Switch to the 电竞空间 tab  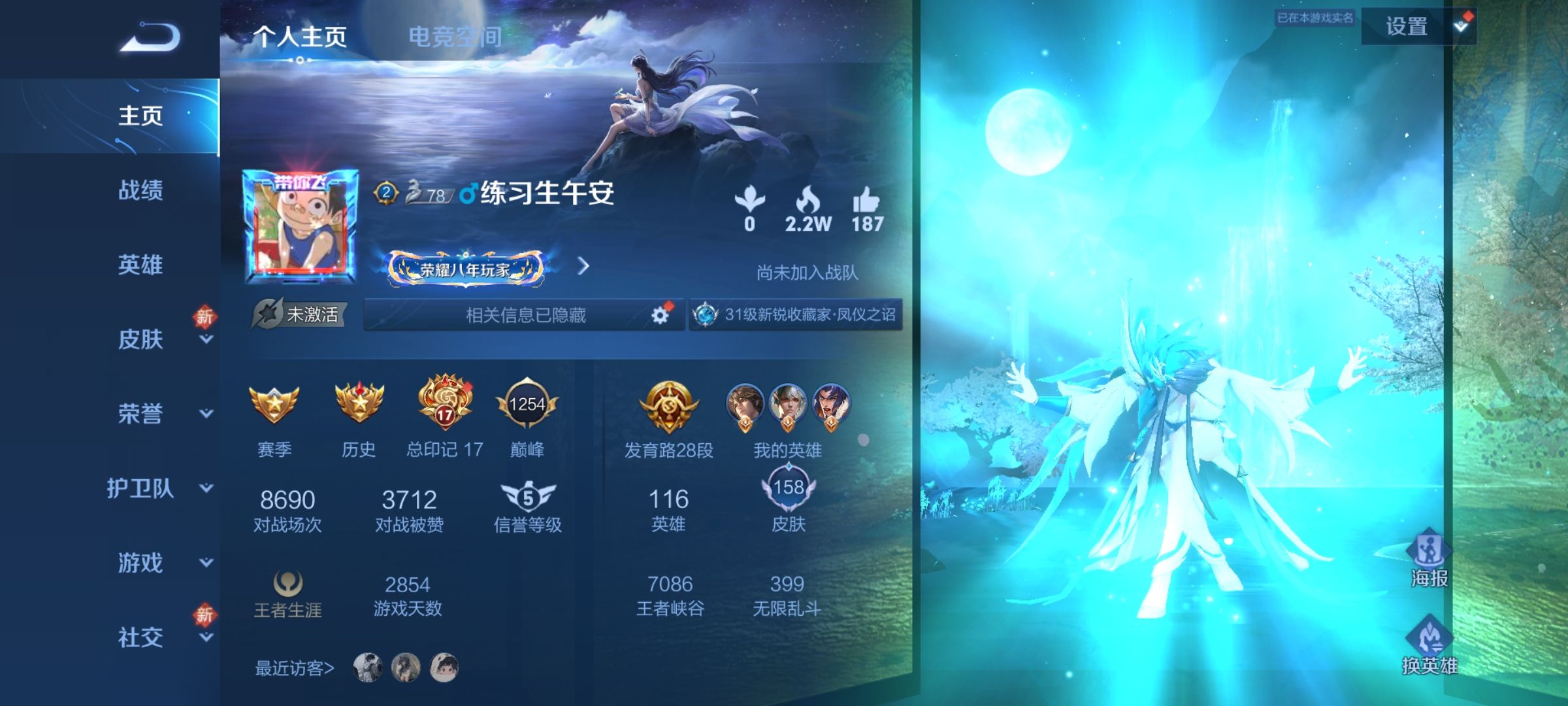pyautogui.click(x=455, y=37)
